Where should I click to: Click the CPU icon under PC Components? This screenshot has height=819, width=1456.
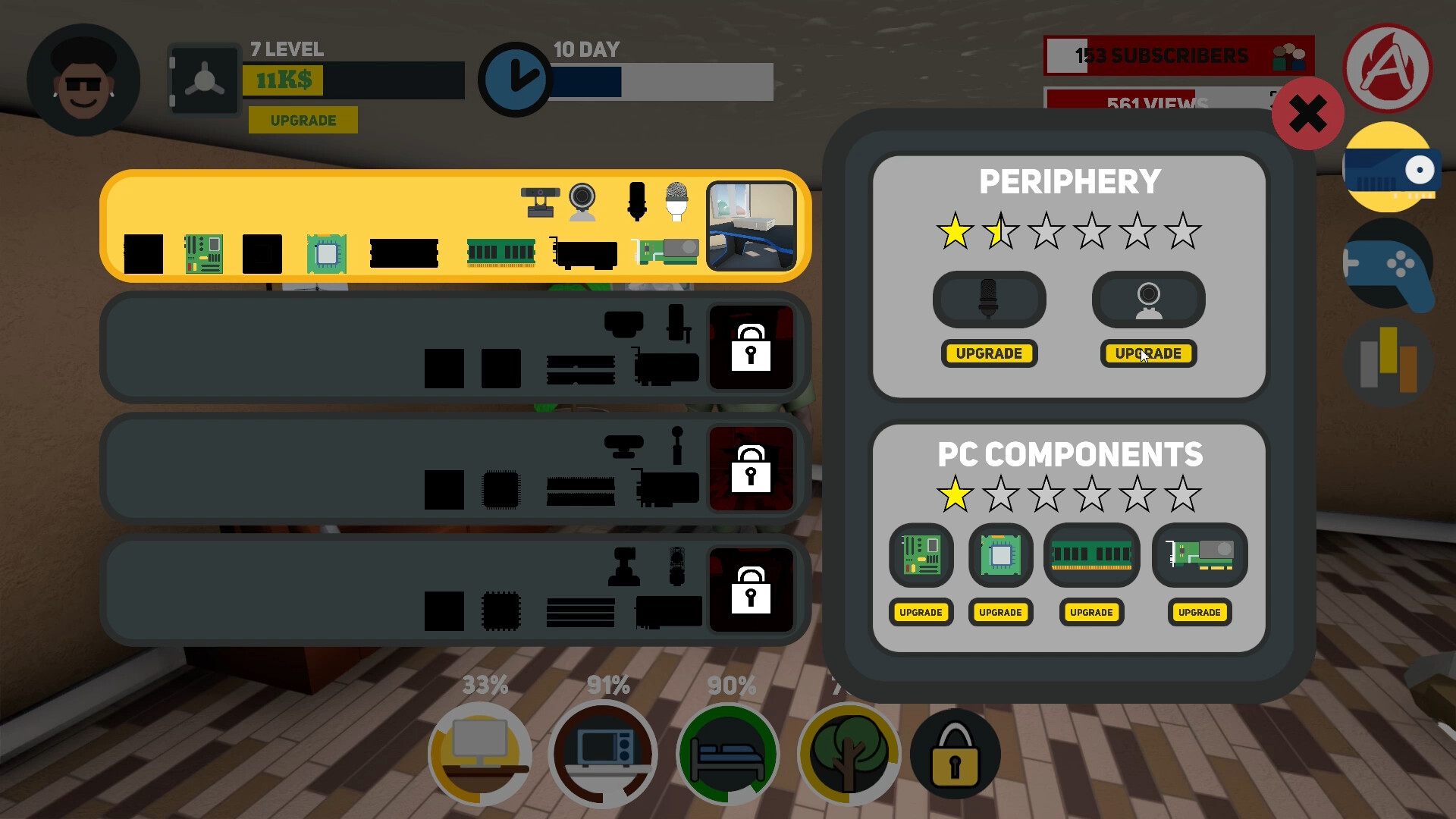tap(1000, 556)
